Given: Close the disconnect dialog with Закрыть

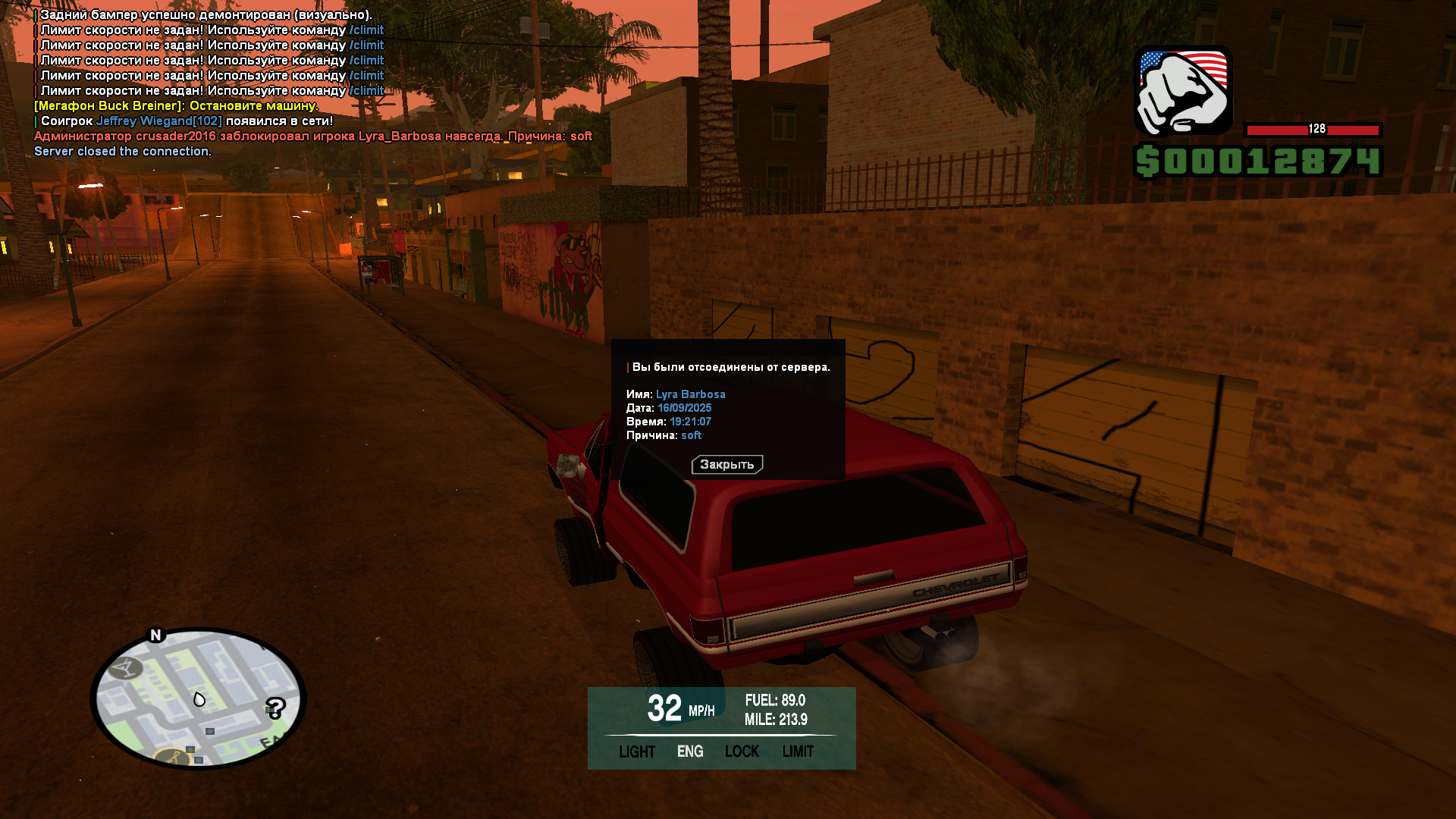Looking at the screenshot, I should [726, 464].
